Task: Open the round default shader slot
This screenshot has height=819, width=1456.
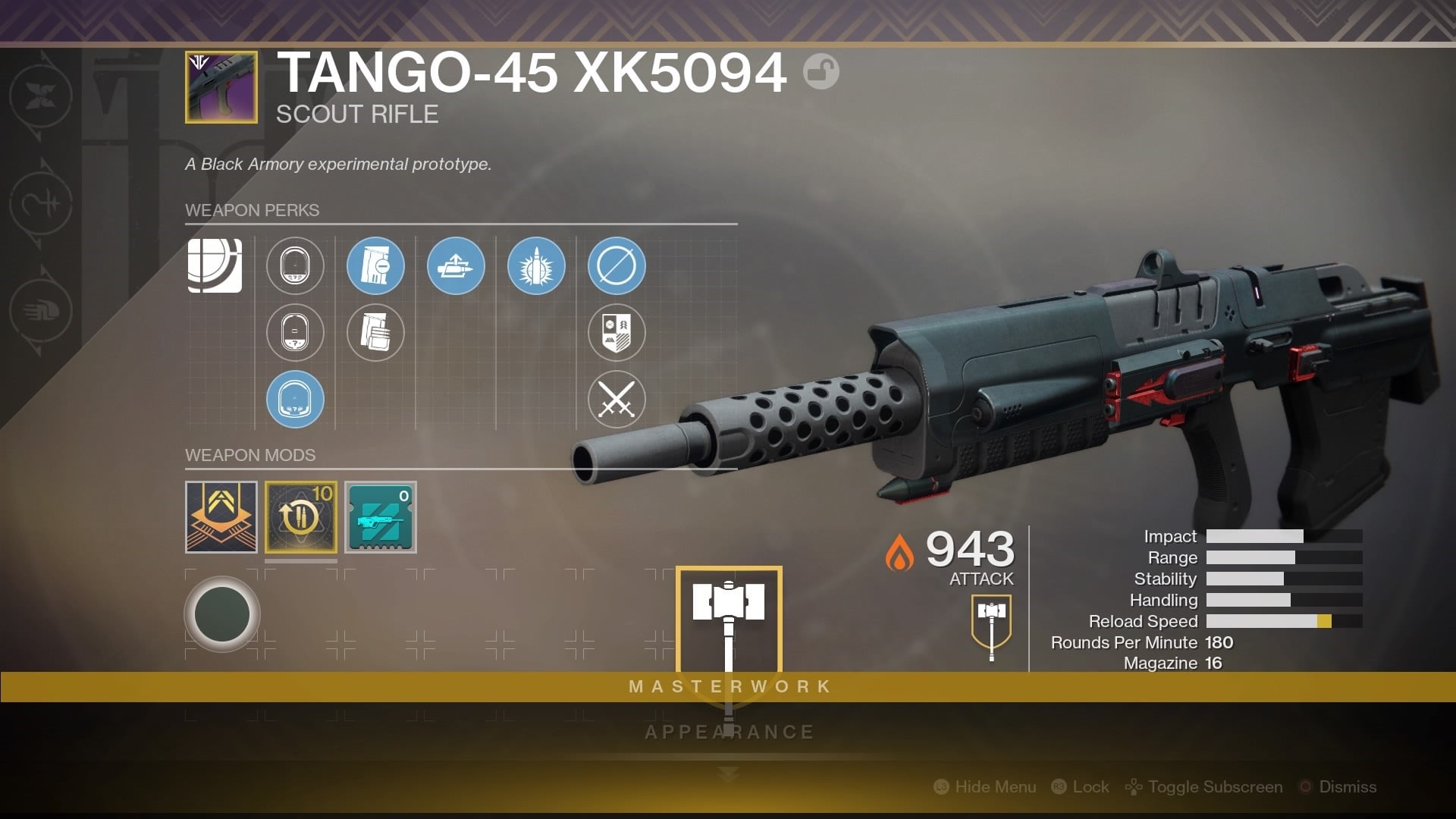Action: tap(222, 614)
